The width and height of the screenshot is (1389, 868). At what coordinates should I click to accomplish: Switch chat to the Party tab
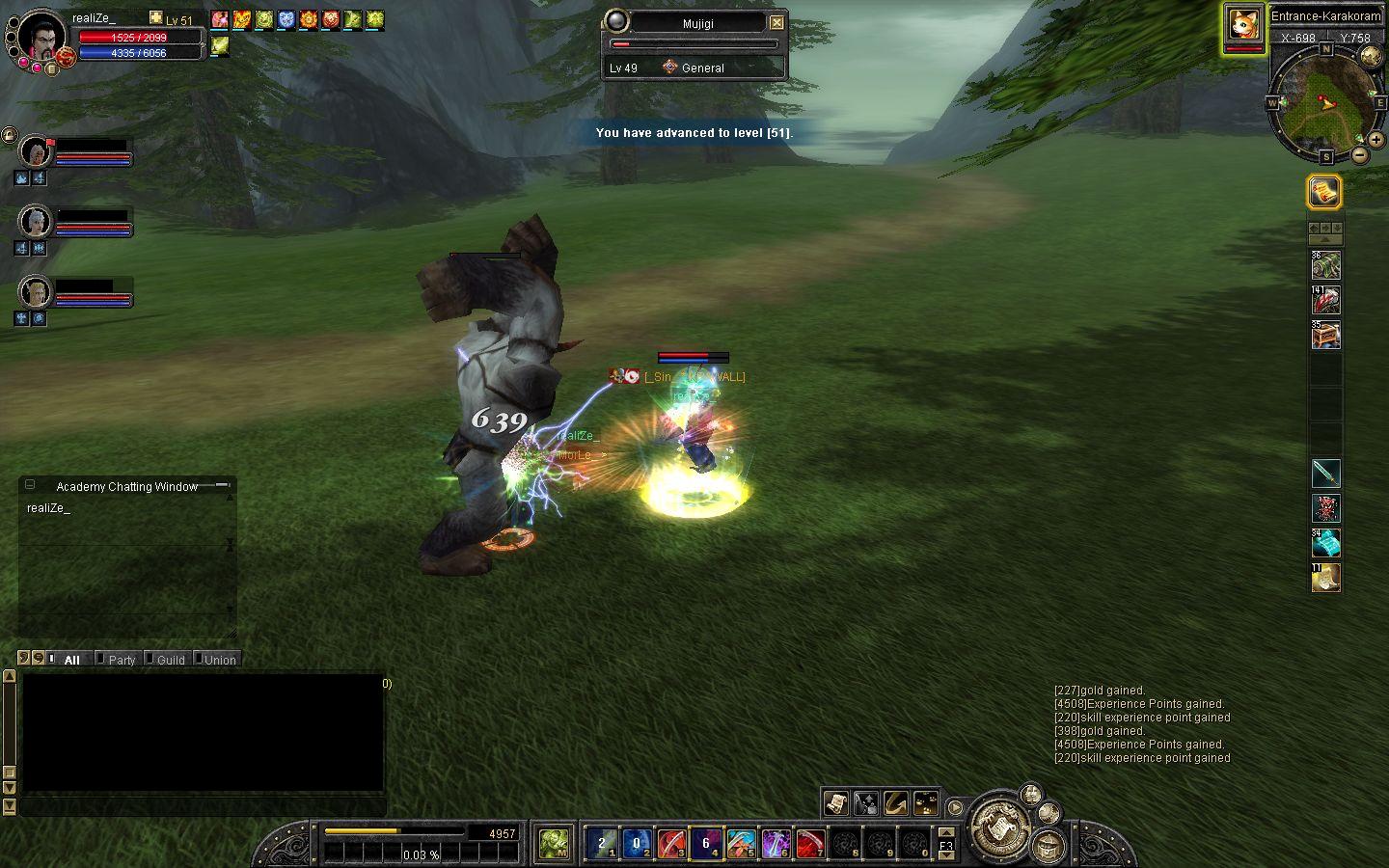pos(122,660)
